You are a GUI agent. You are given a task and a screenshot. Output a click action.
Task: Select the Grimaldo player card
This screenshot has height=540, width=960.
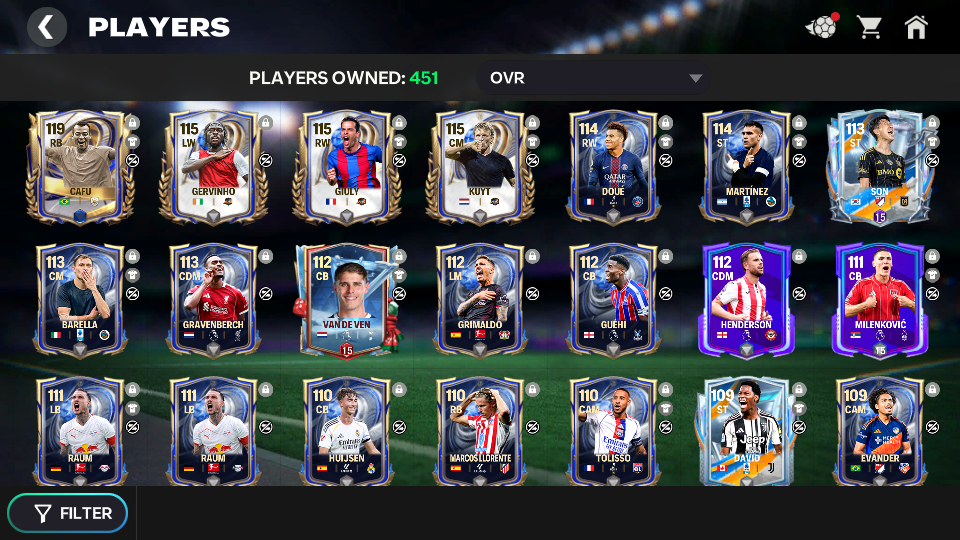[x=479, y=298]
